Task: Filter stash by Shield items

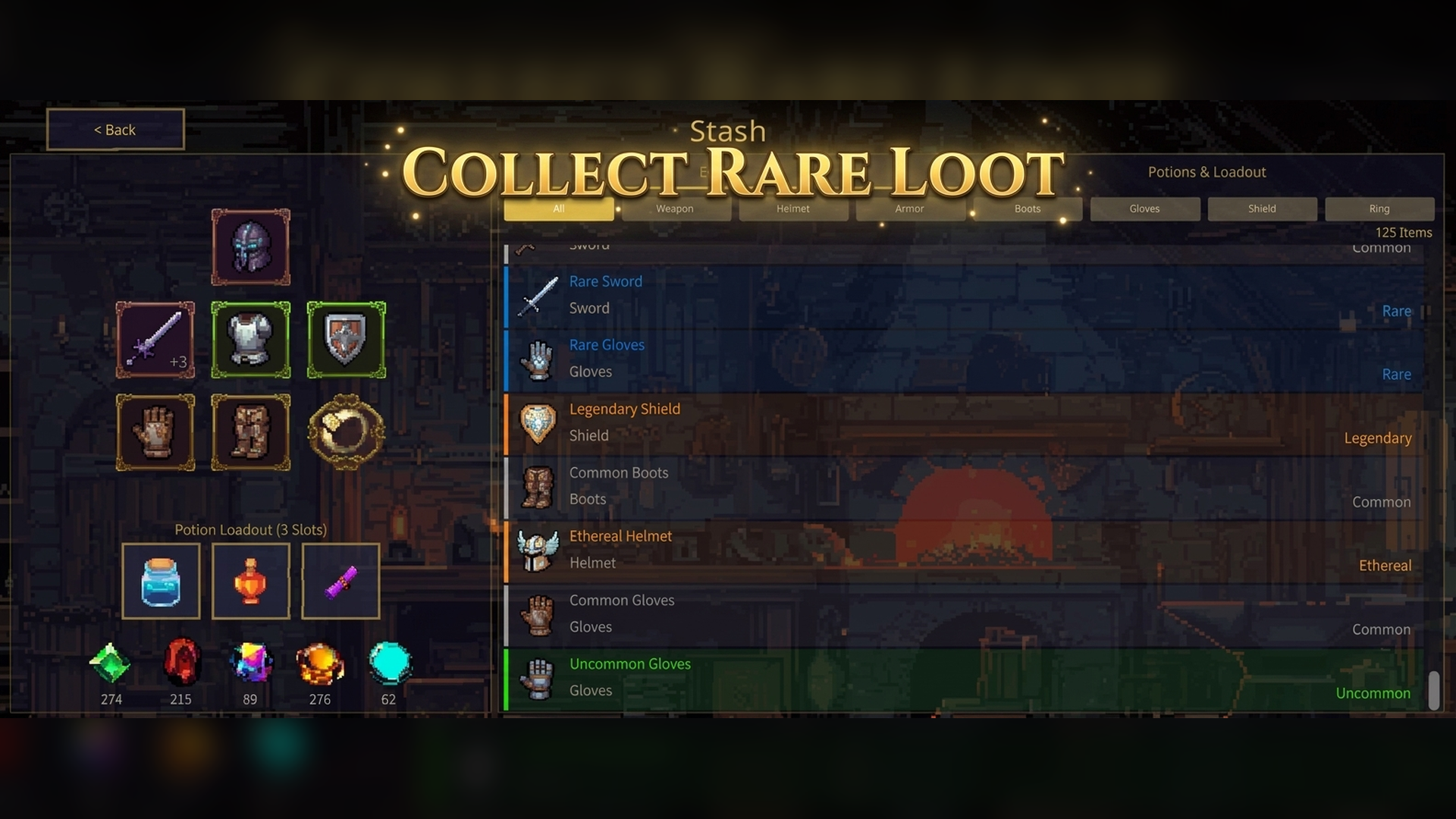Action: pos(1262,209)
